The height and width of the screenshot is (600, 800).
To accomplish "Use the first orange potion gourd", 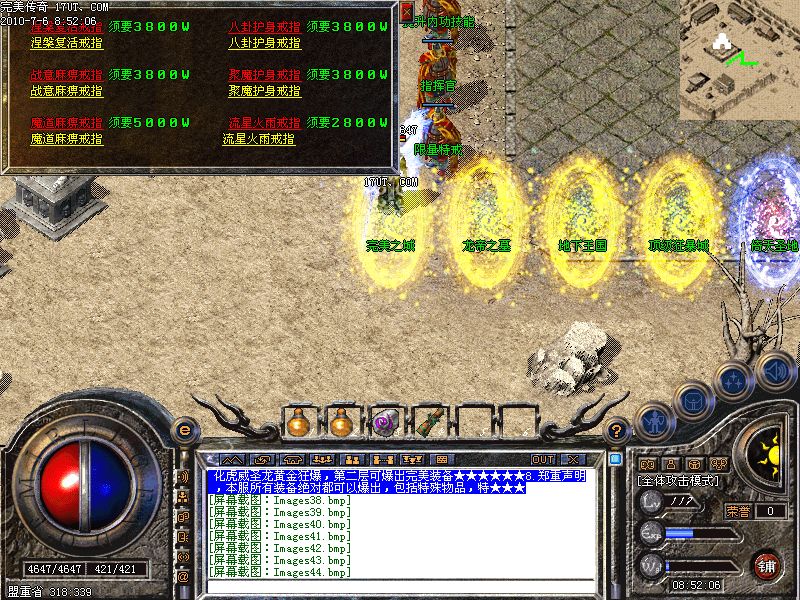I will tap(298, 423).
